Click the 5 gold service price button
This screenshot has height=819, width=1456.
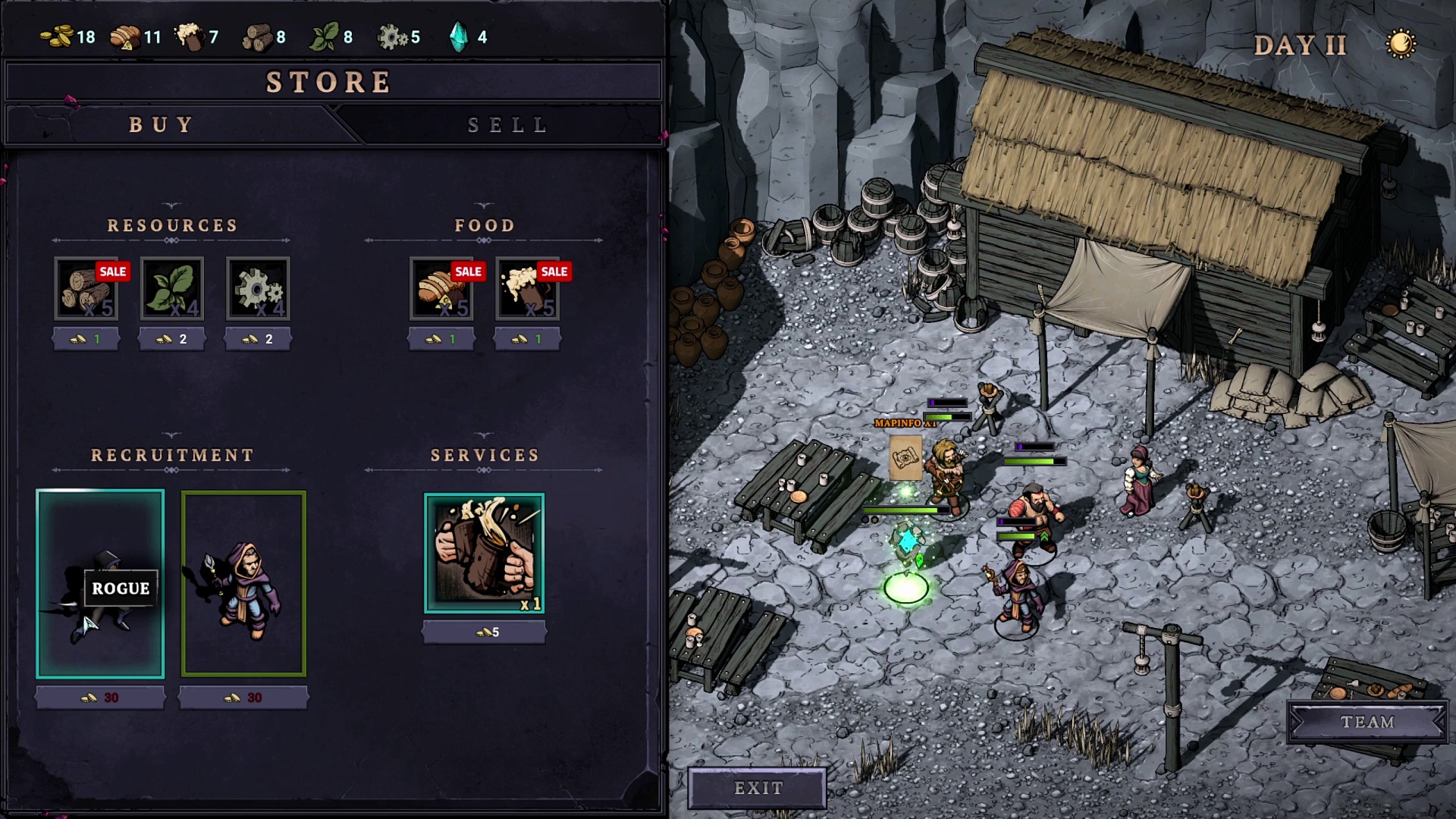coord(485,632)
